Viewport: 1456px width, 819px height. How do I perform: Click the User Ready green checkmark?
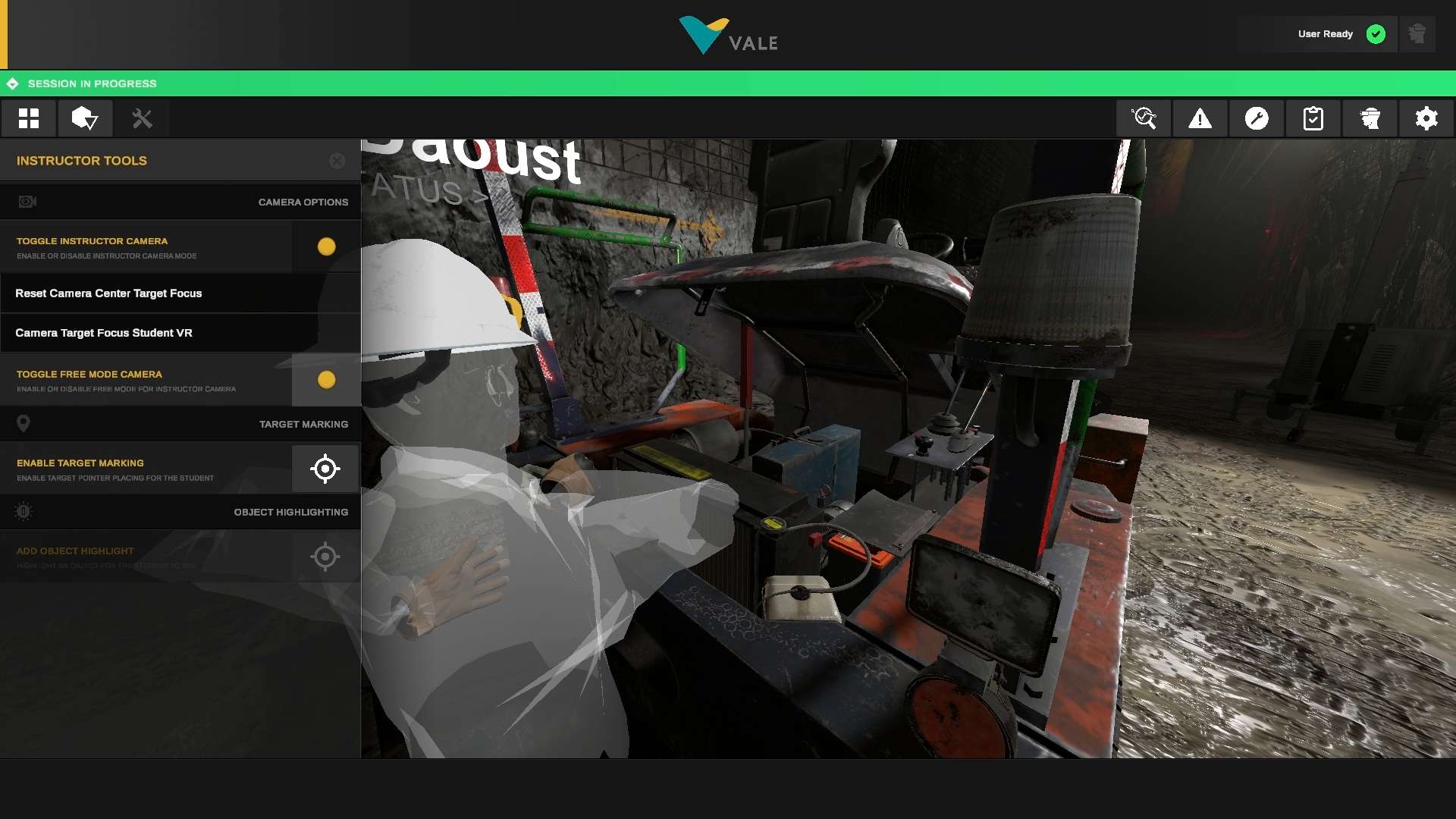click(1376, 33)
